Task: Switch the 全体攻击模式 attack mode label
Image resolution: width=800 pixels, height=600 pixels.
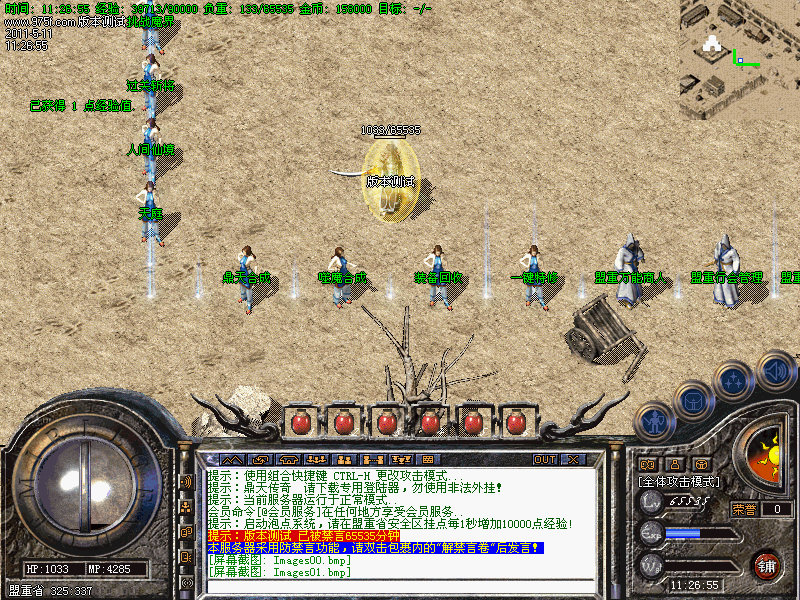Action: pos(679,481)
